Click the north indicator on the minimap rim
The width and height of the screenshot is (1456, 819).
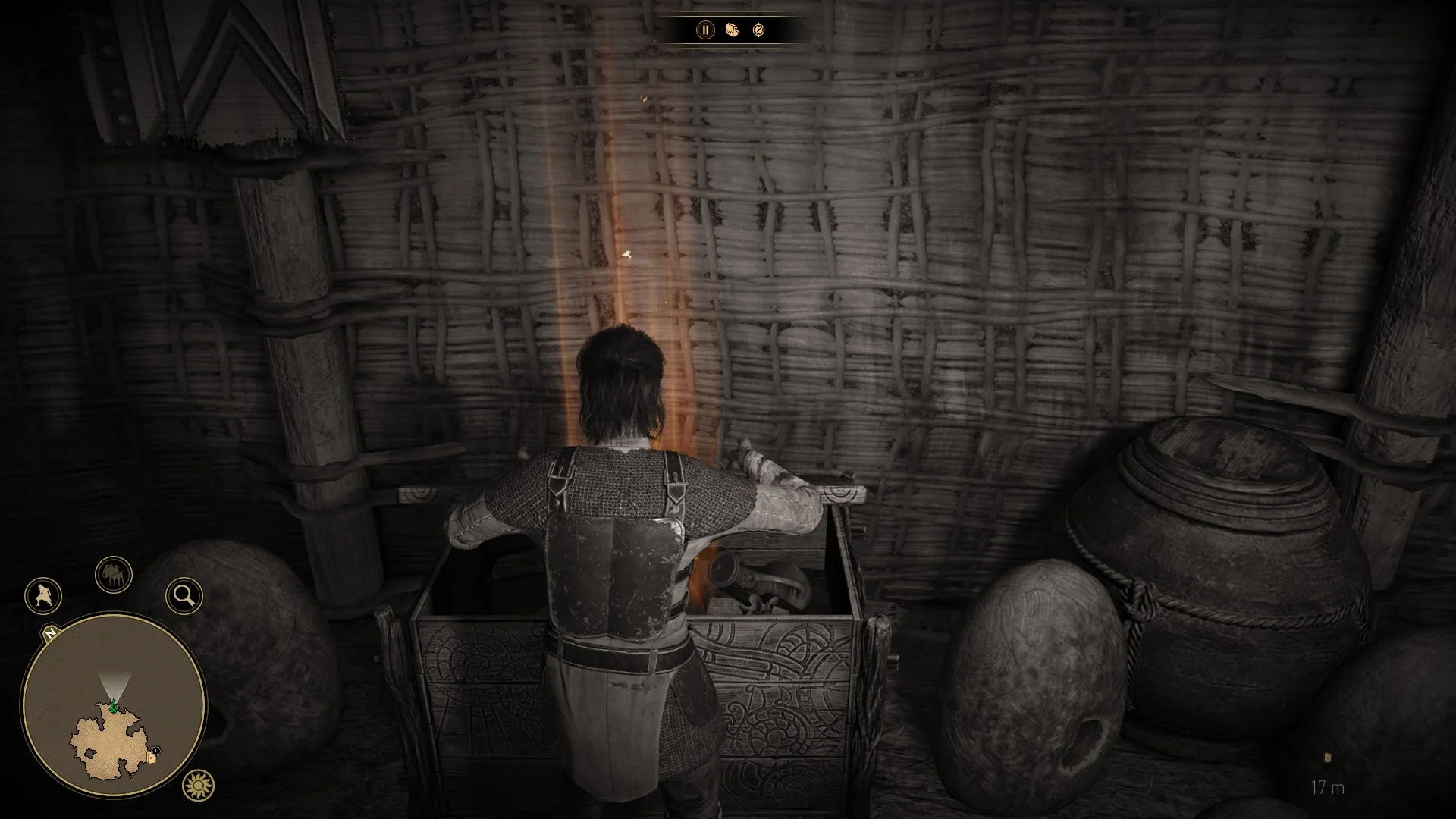click(x=51, y=632)
